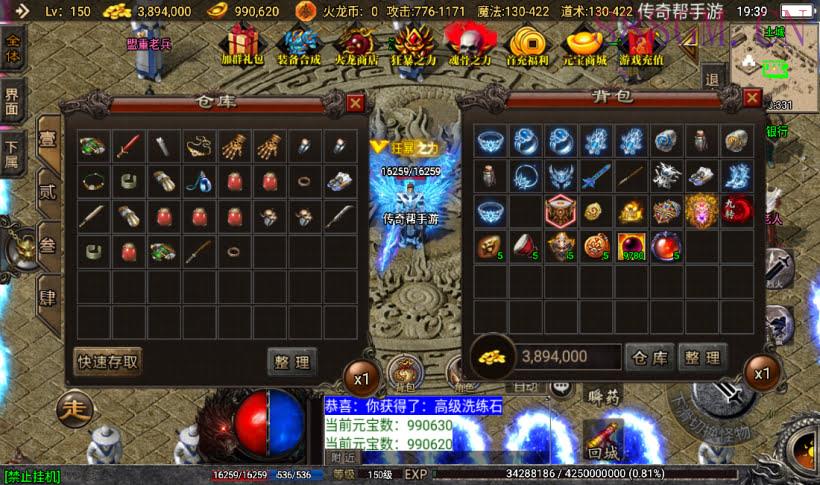Open the 火龙商店 shop
The height and width of the screenshot is (485, 820).
(354, 44)
